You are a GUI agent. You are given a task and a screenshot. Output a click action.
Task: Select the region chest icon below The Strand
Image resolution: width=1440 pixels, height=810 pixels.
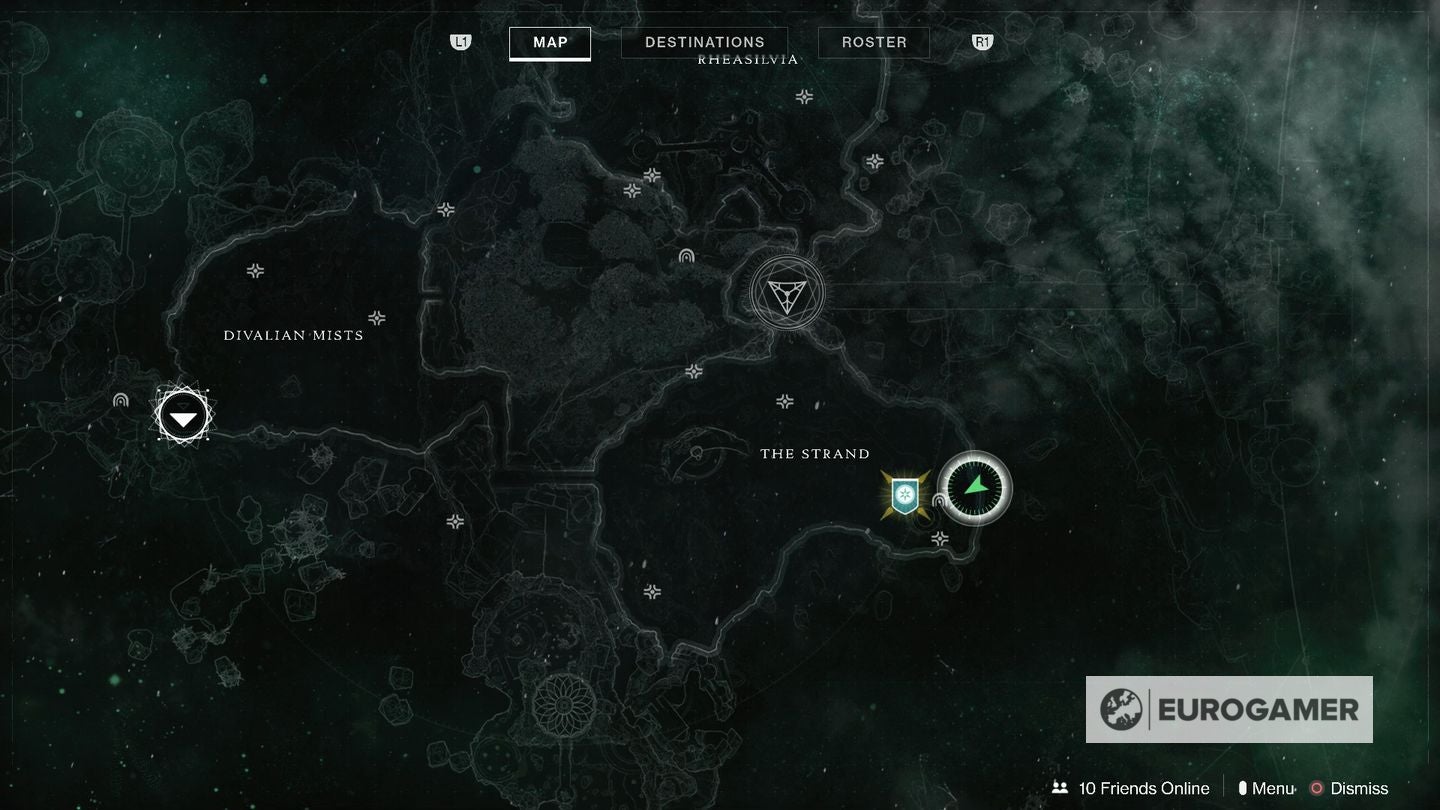click(x=938, y=538)
